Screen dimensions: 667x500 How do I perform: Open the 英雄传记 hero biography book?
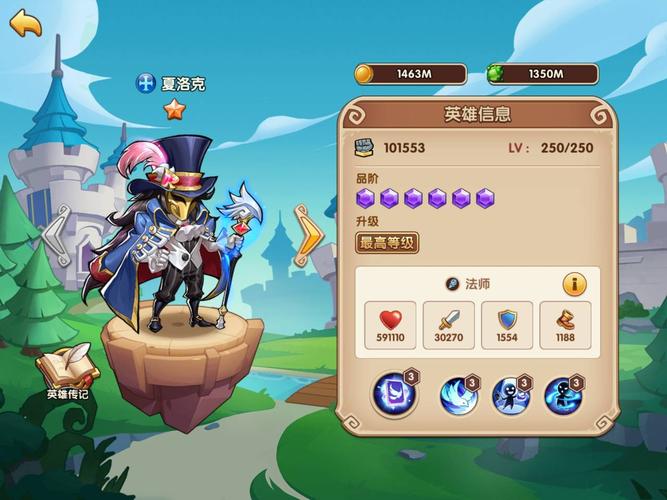(x=68, y=371)
